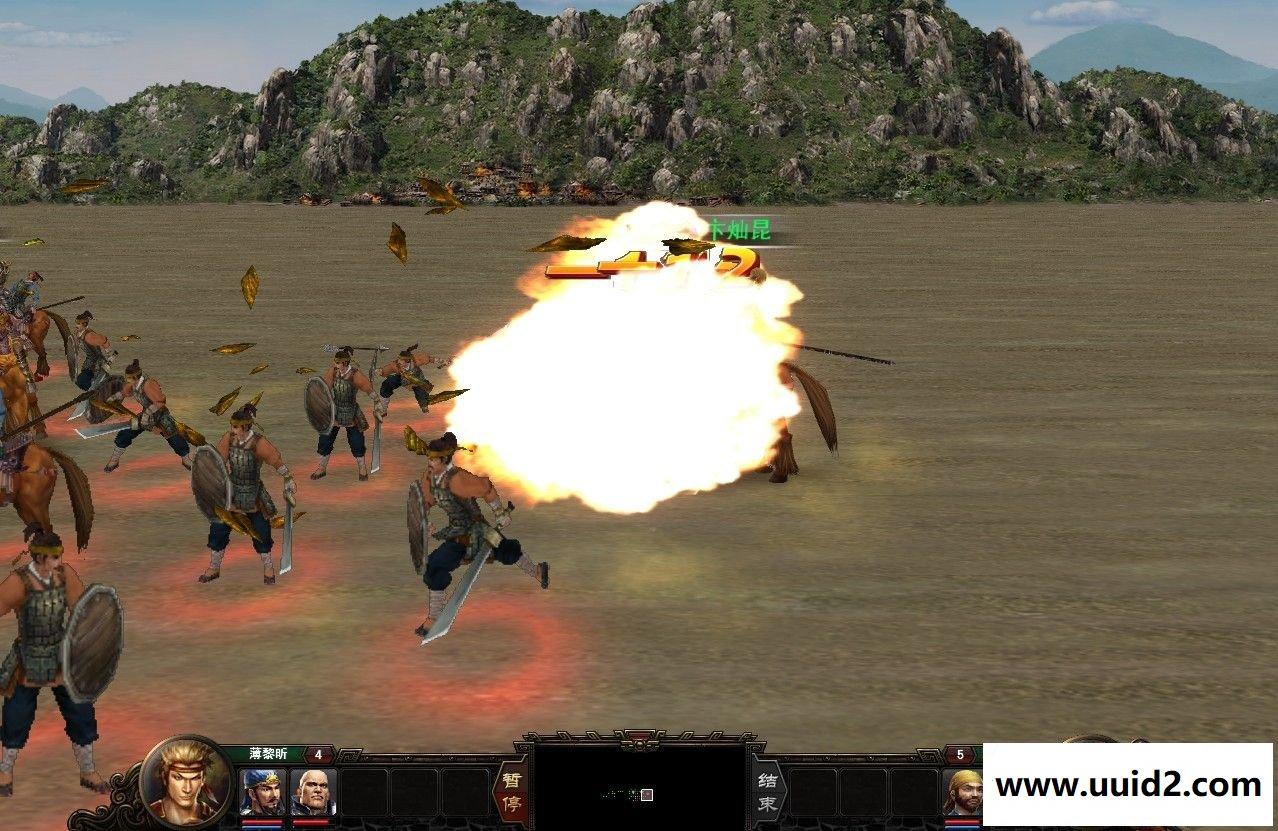
Task: Click the battlefield minimap panel
Action: click(639, 787)
